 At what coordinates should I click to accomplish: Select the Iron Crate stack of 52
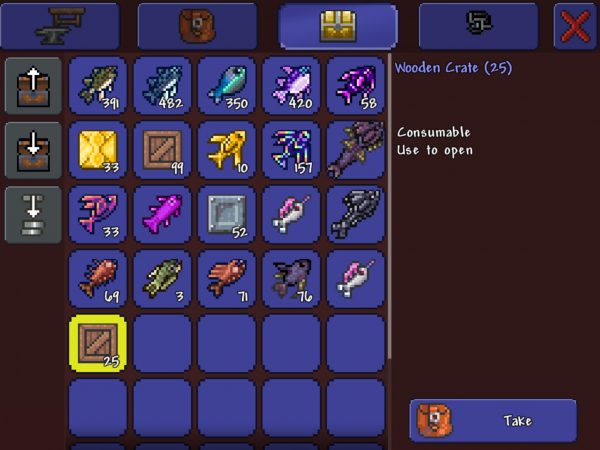[x=227, y=214]
